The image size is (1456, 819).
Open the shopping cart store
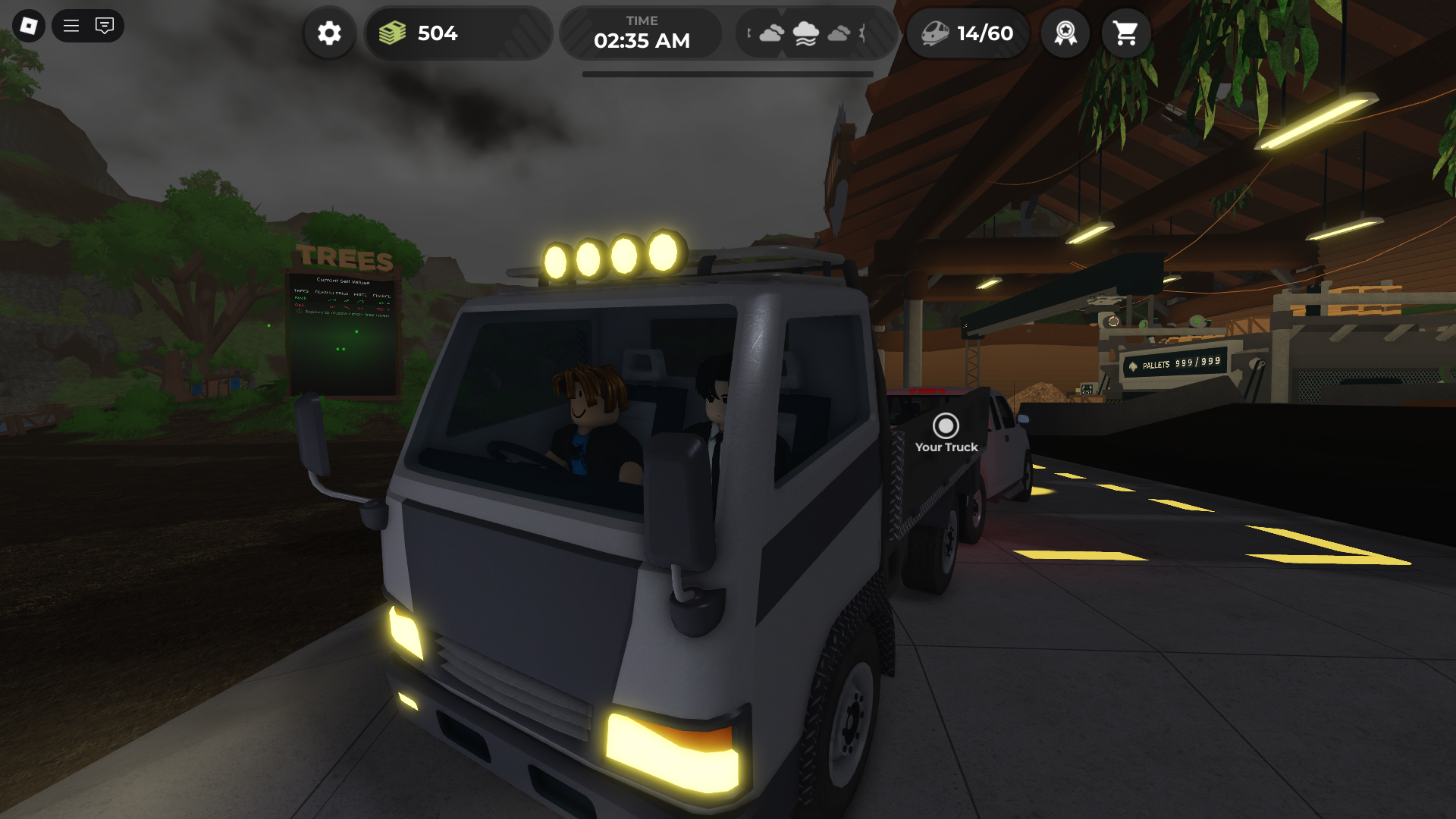(x=1125, y=33)
